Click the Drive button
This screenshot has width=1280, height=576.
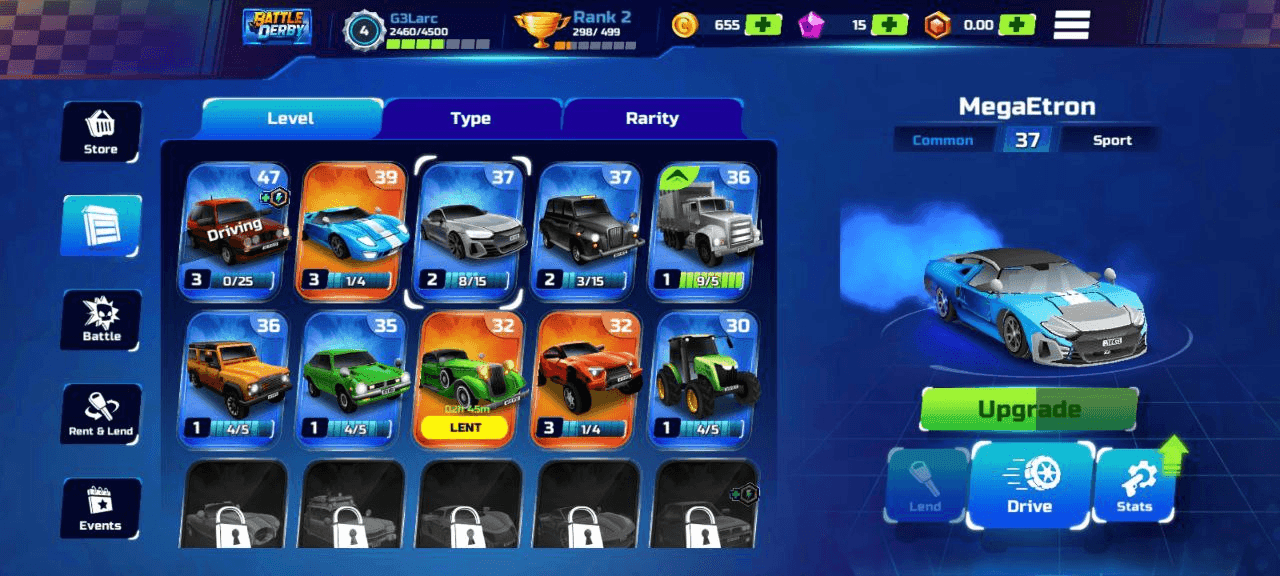(x=1030, y=485)
